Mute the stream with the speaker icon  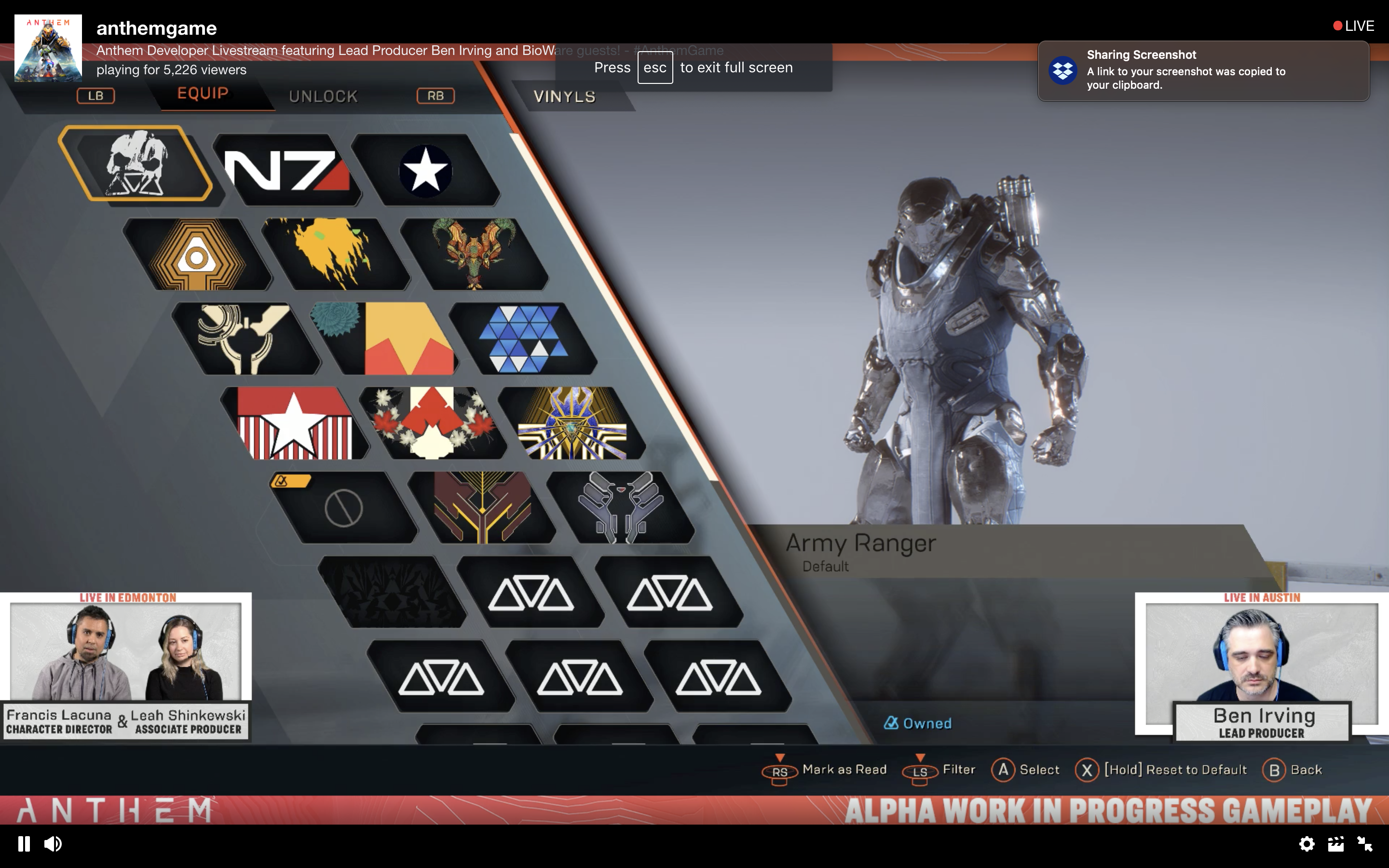(53, 843)
